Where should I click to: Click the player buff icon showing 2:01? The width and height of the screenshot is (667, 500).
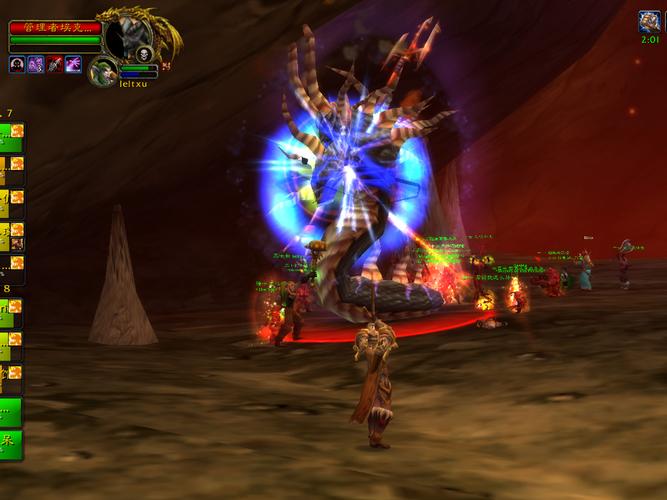point(649,21)
